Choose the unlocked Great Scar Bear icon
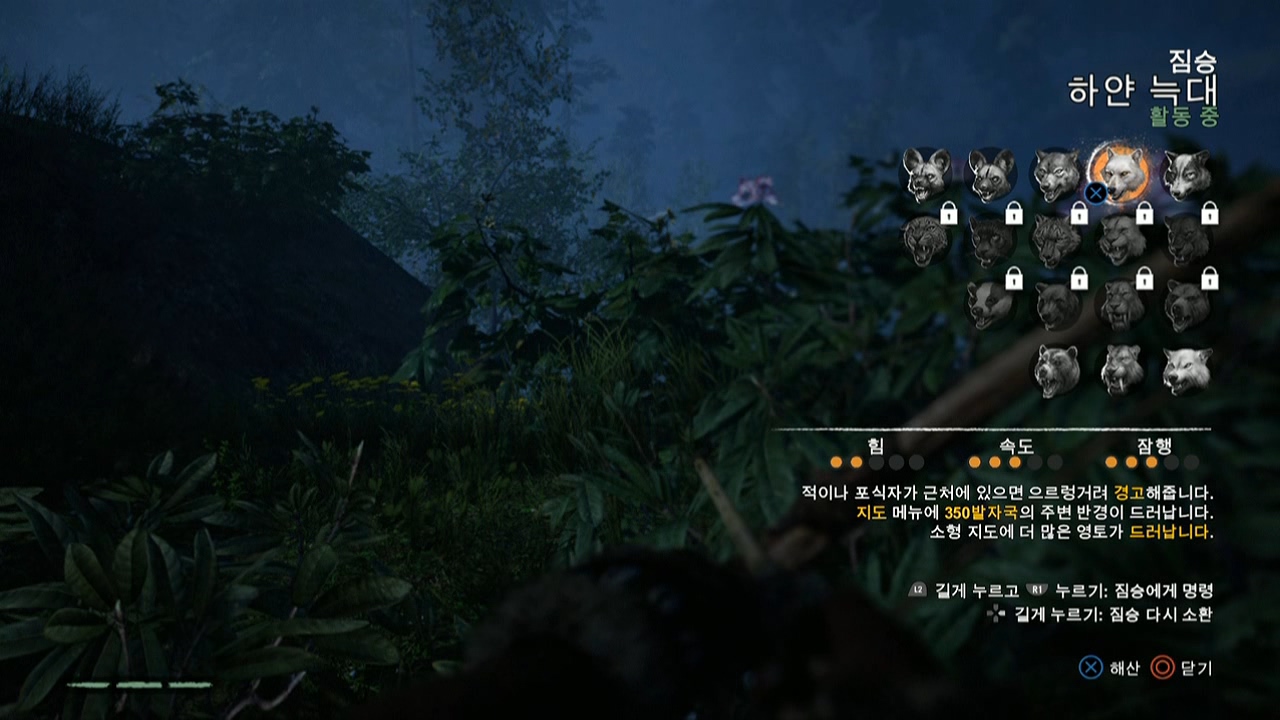This screenshot has width=1280, height=720. [1056, 370]
